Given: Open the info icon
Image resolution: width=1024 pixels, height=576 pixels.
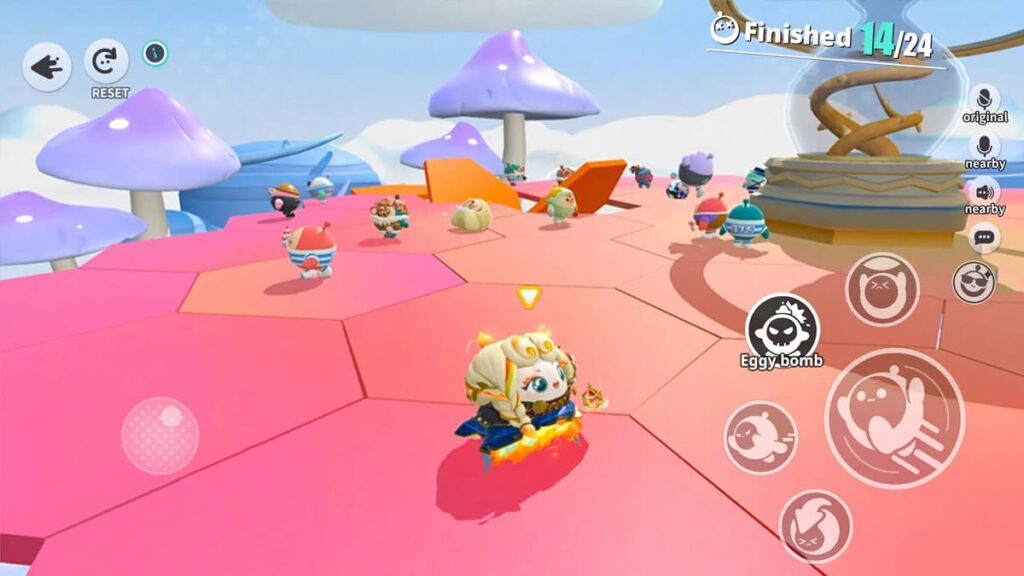Looking at the screenshot, I should [x=155, y=53].
